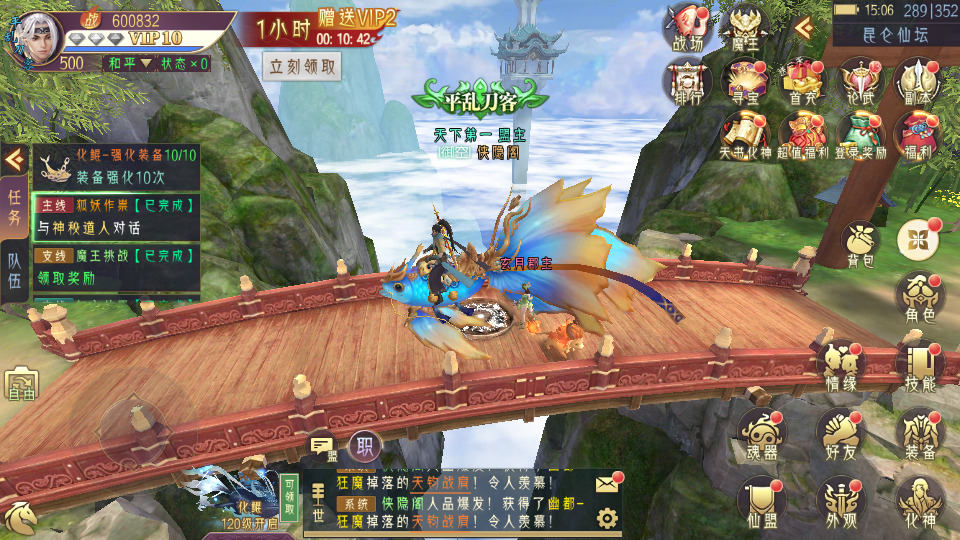This screenshot has width=960, height=540.
Task: Open the 战场 battlefield icon
Action: point(688,27)
